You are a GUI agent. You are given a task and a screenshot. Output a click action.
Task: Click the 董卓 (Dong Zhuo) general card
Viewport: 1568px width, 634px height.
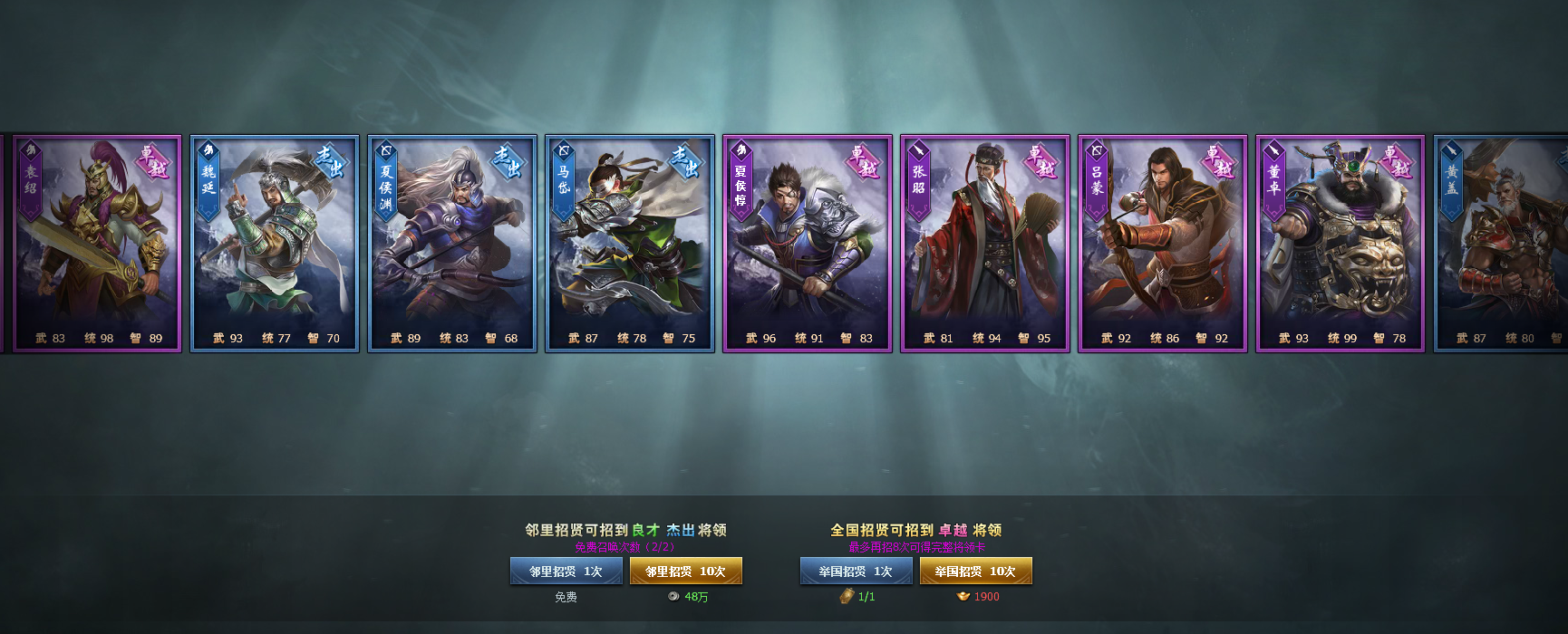(x=1341, y=244)
